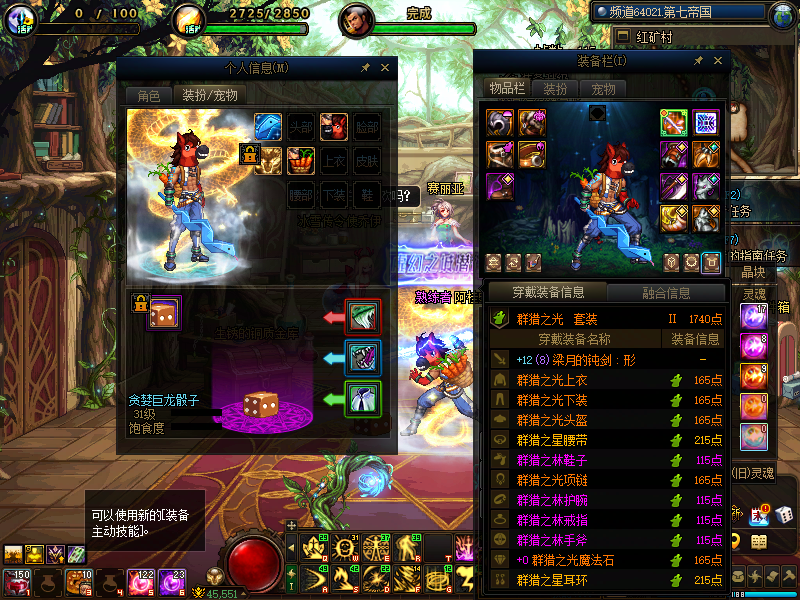The height and width of the screenshot is (600, 800).
Task: Click the green-bordered pet equipment slot
Action: coord(362,399)
